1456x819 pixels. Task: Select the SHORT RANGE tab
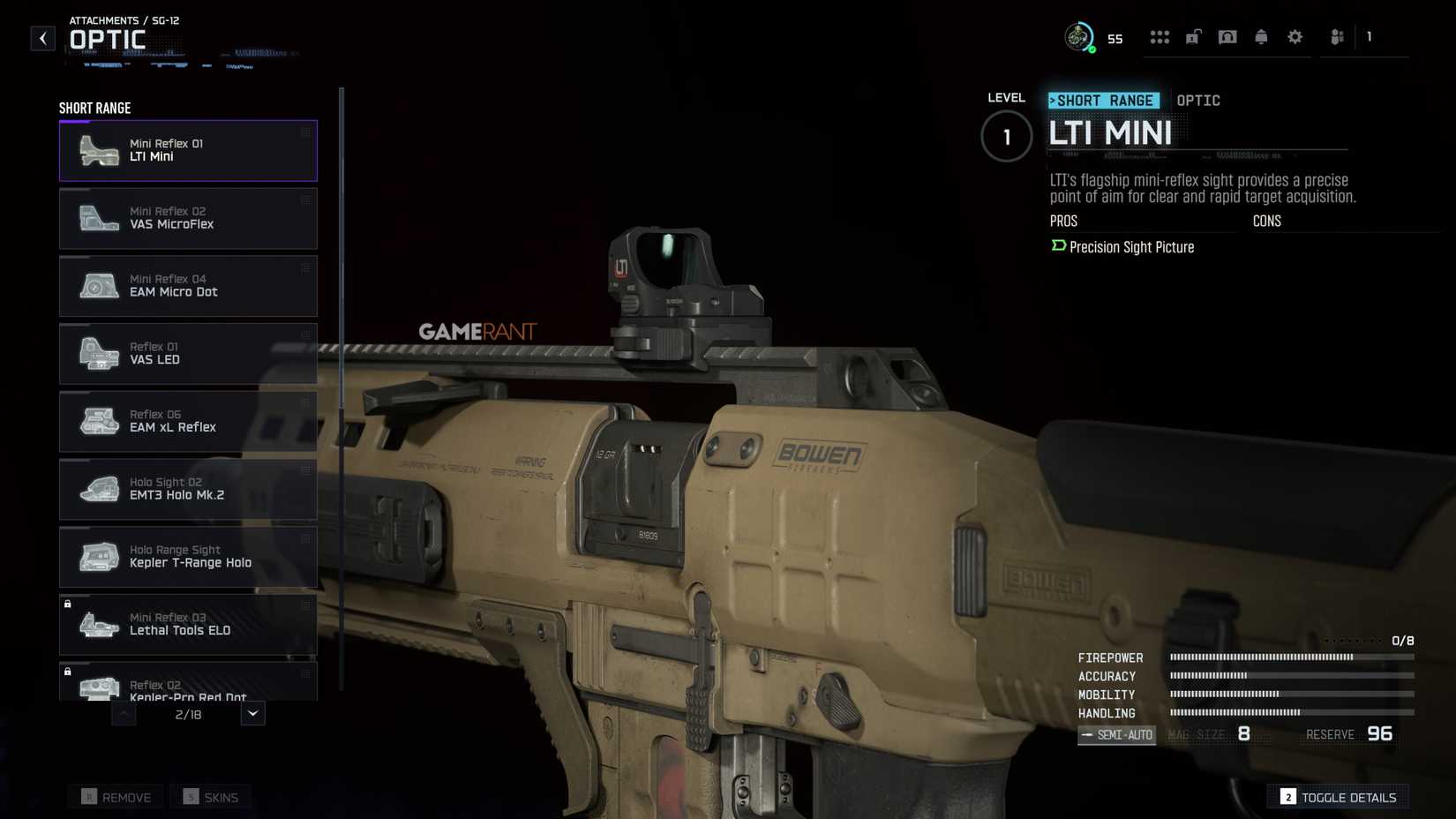tap(1103, 100)
